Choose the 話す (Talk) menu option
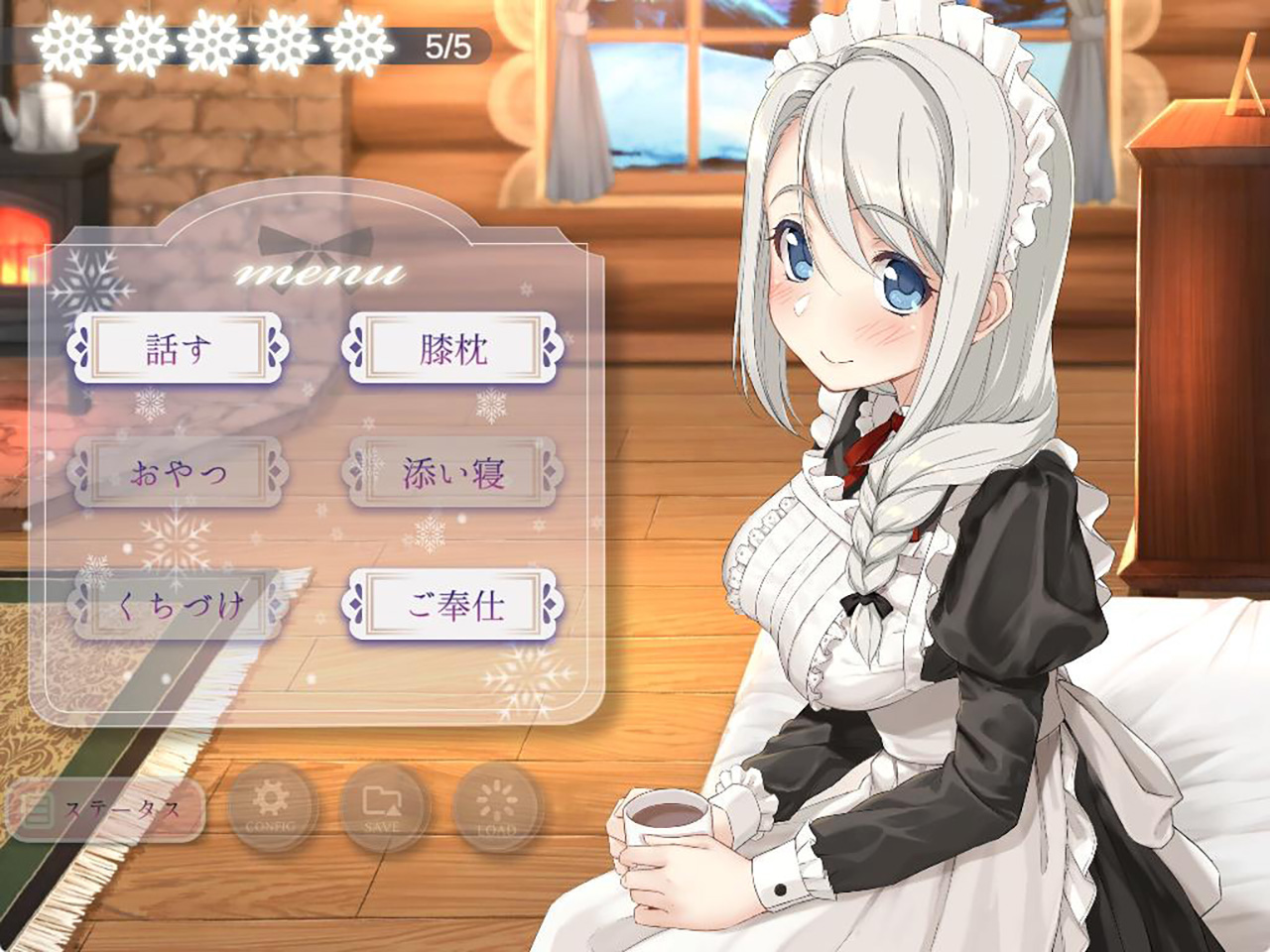This screenshot has height=952, width=1270. pos(179,348)
